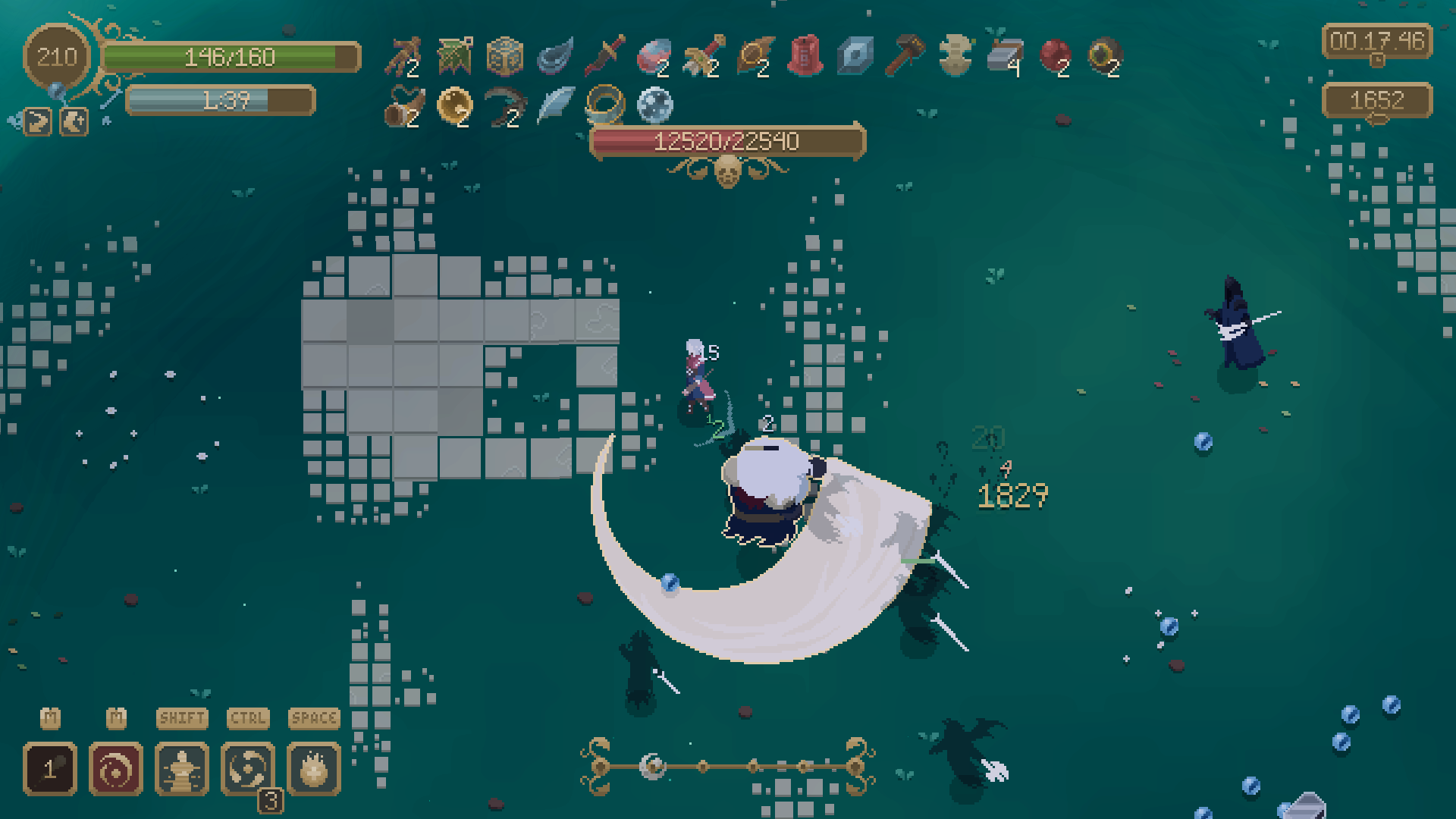Screen dimensions: 1456x819
Task: Activate the flame burst ability
Action: (x=314, y=769)
